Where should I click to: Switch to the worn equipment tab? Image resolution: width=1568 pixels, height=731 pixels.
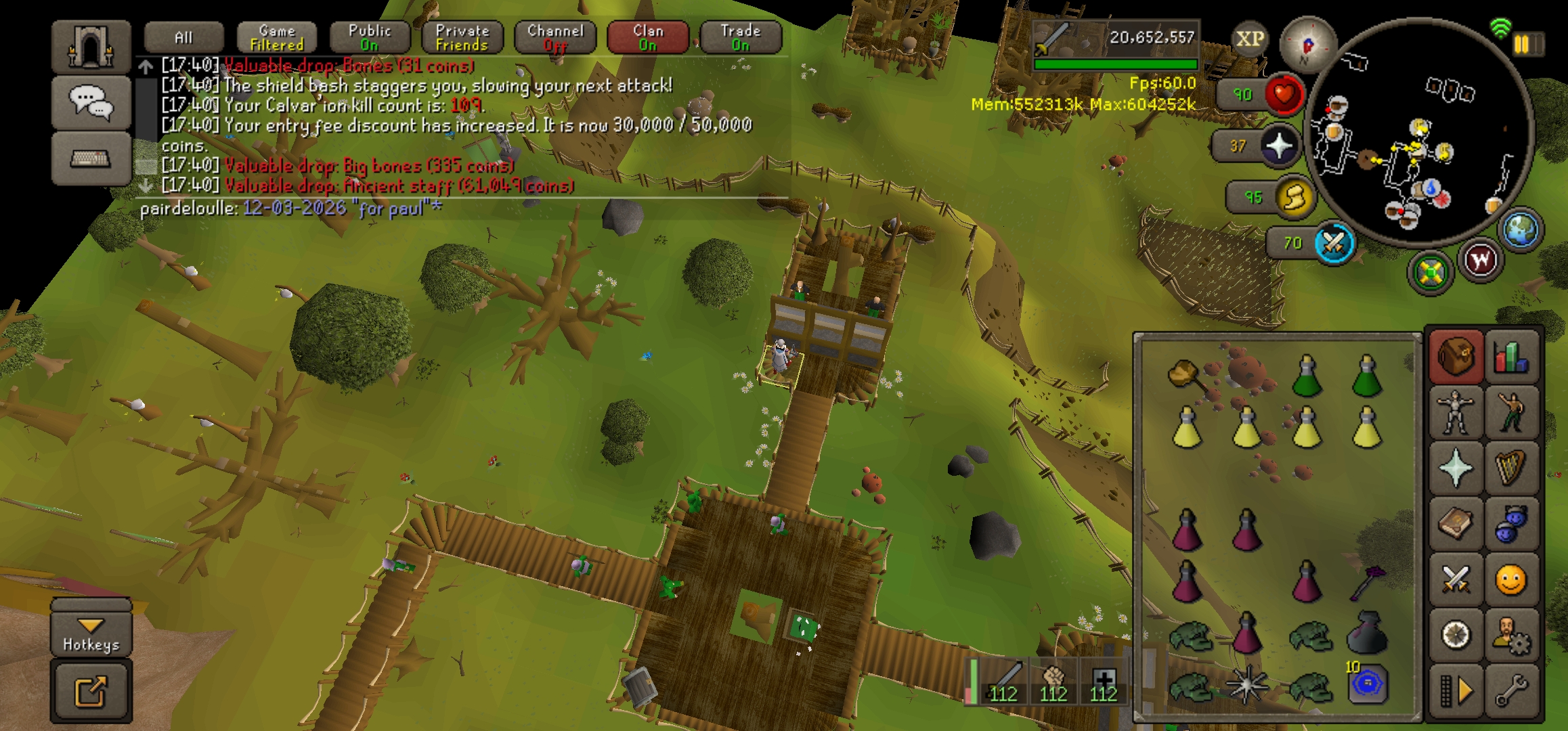pyautogui.click(x=1455, y=412)
